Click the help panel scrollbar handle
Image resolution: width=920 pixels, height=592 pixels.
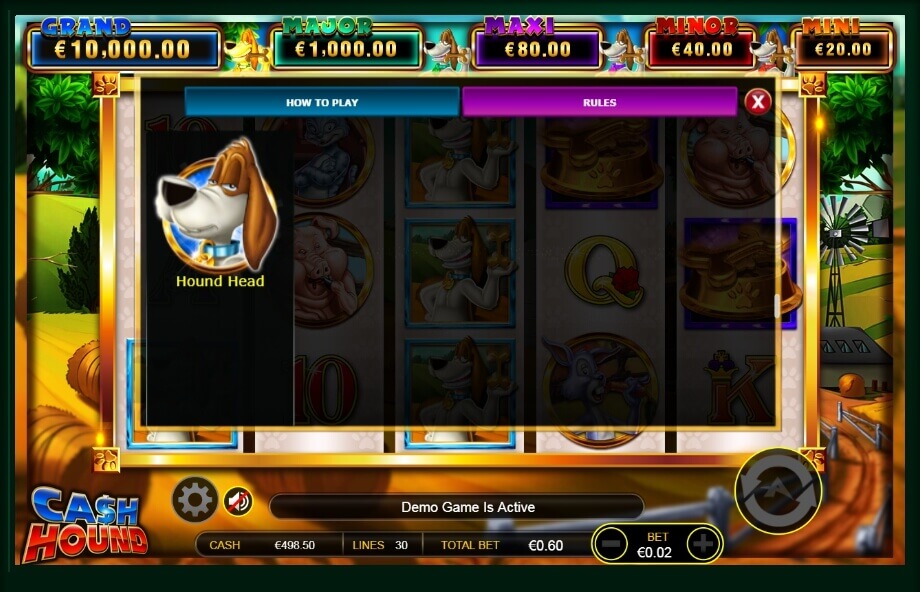tap(777, 307)
